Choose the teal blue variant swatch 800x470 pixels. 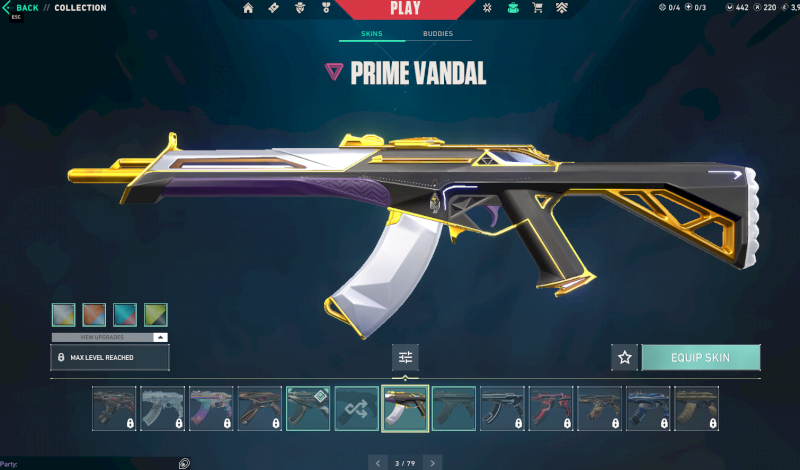point(125,315)
